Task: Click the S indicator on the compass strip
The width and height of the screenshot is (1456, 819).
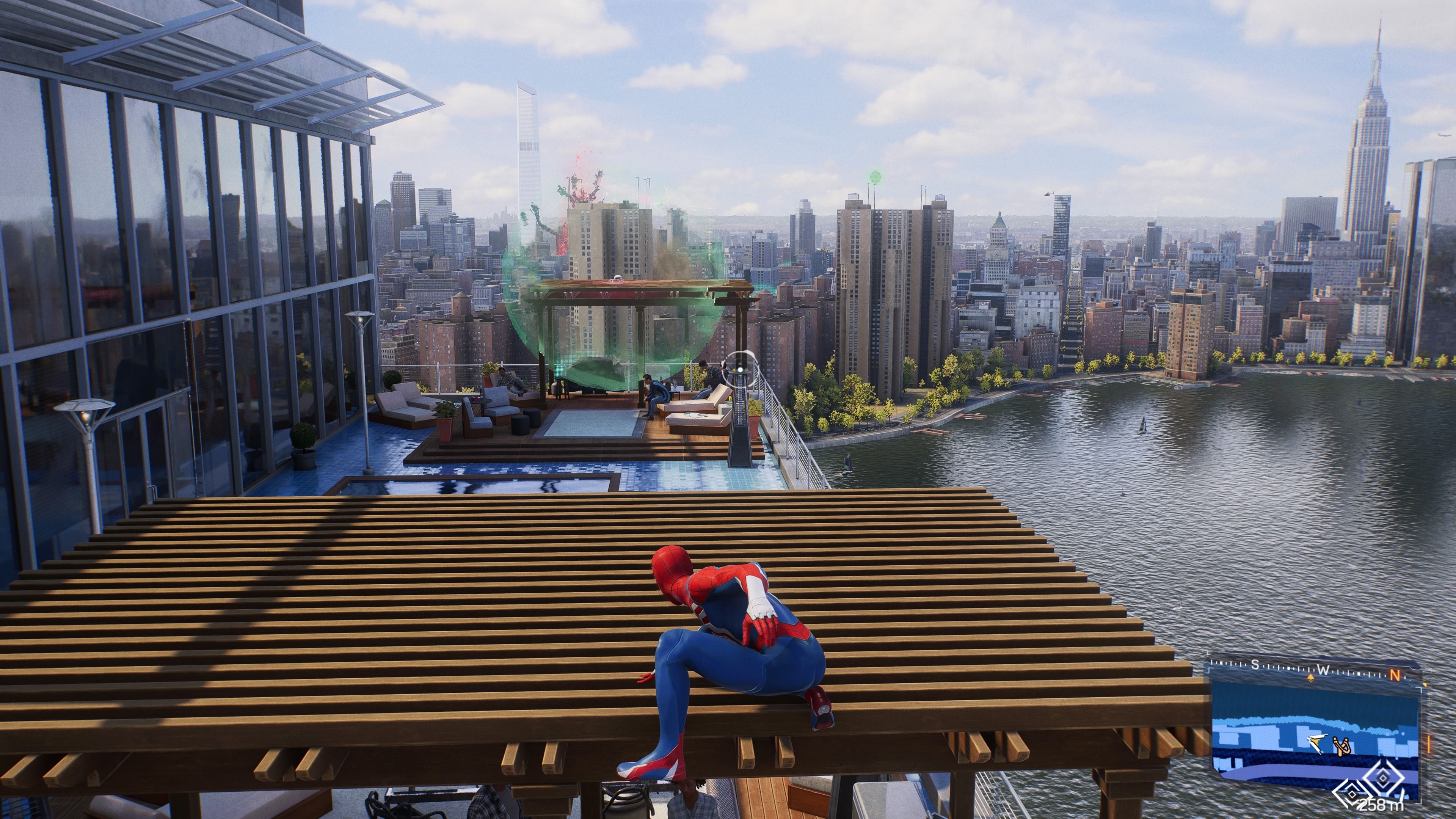Action: [1256, 665]
